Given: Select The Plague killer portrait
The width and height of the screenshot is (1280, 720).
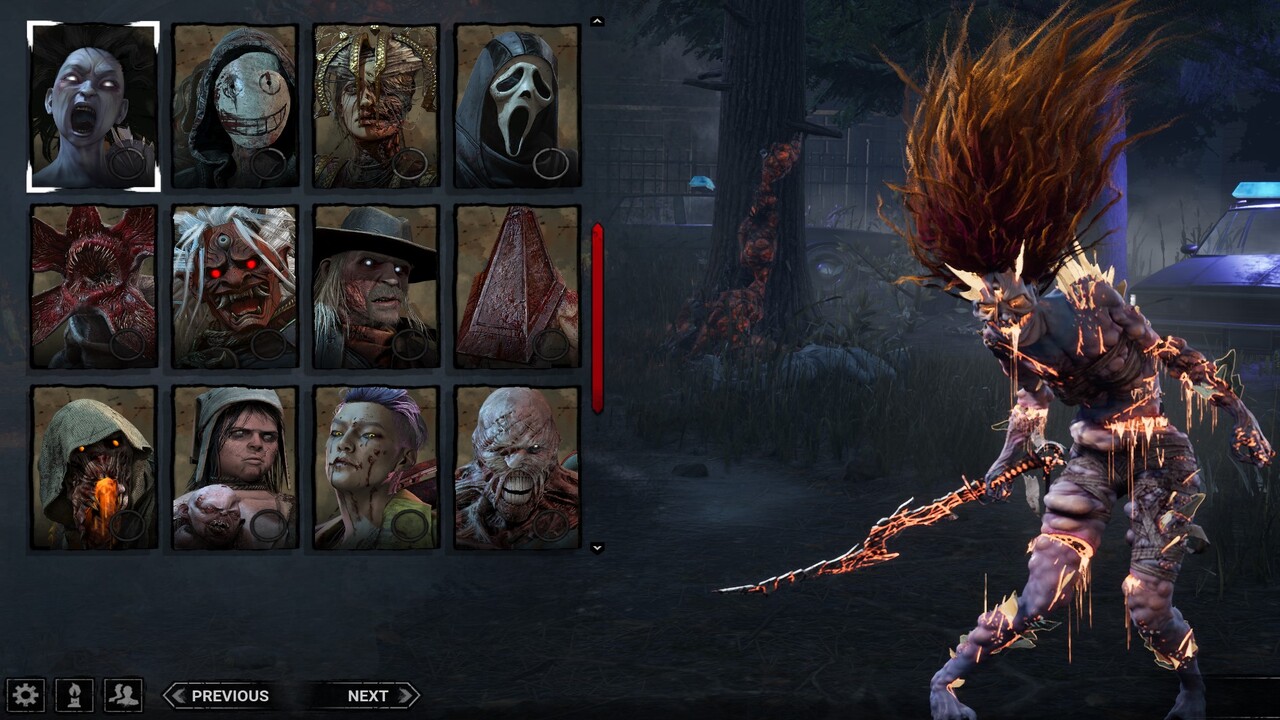Looking at the screenshot, I should pyautogui.click(x=371, y=104).
